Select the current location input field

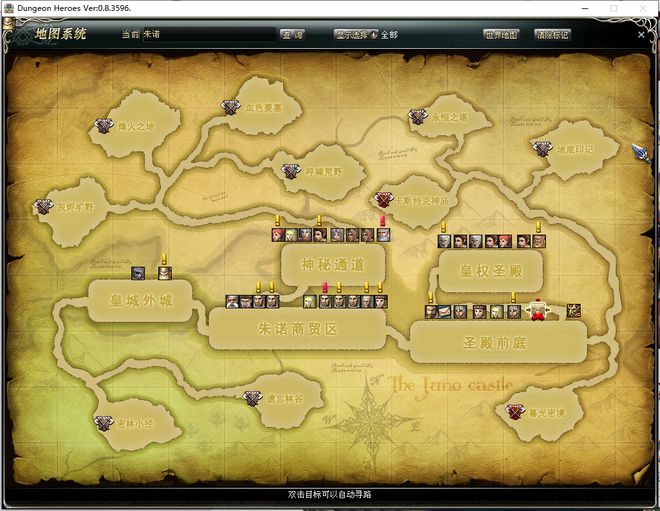pos(208,34)
